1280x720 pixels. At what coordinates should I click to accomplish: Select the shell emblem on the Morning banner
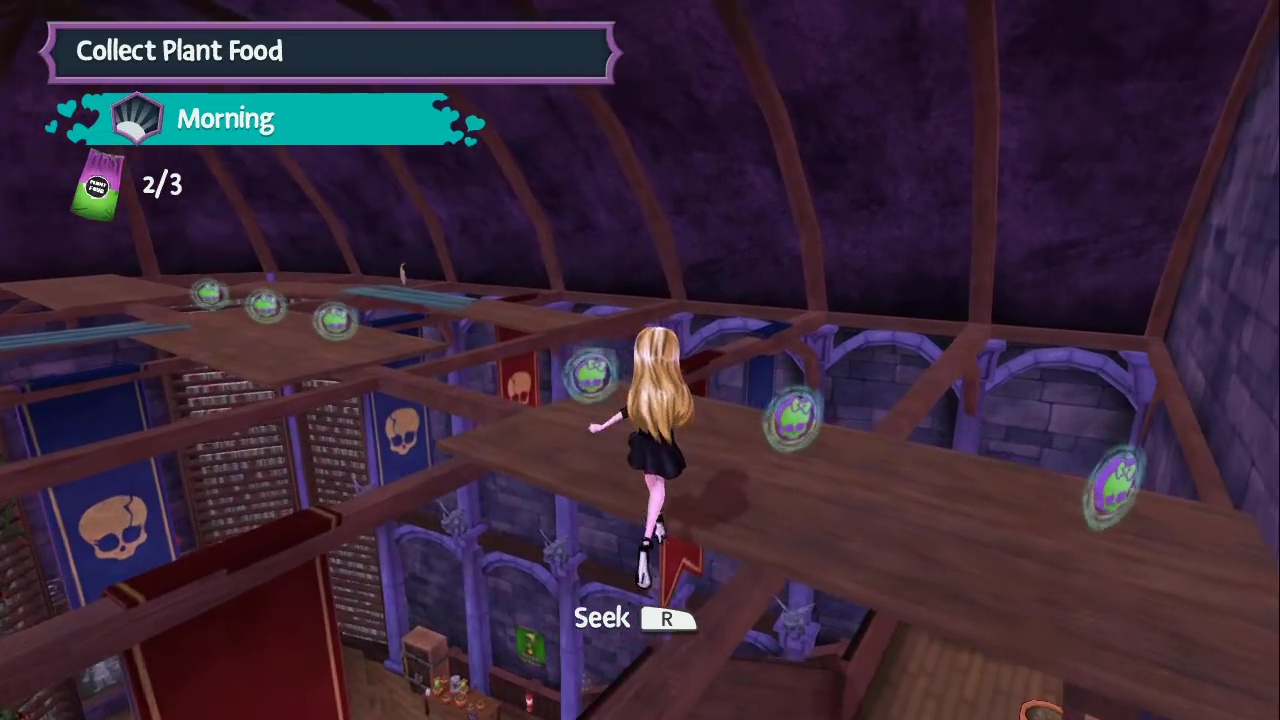click(137, 117)
